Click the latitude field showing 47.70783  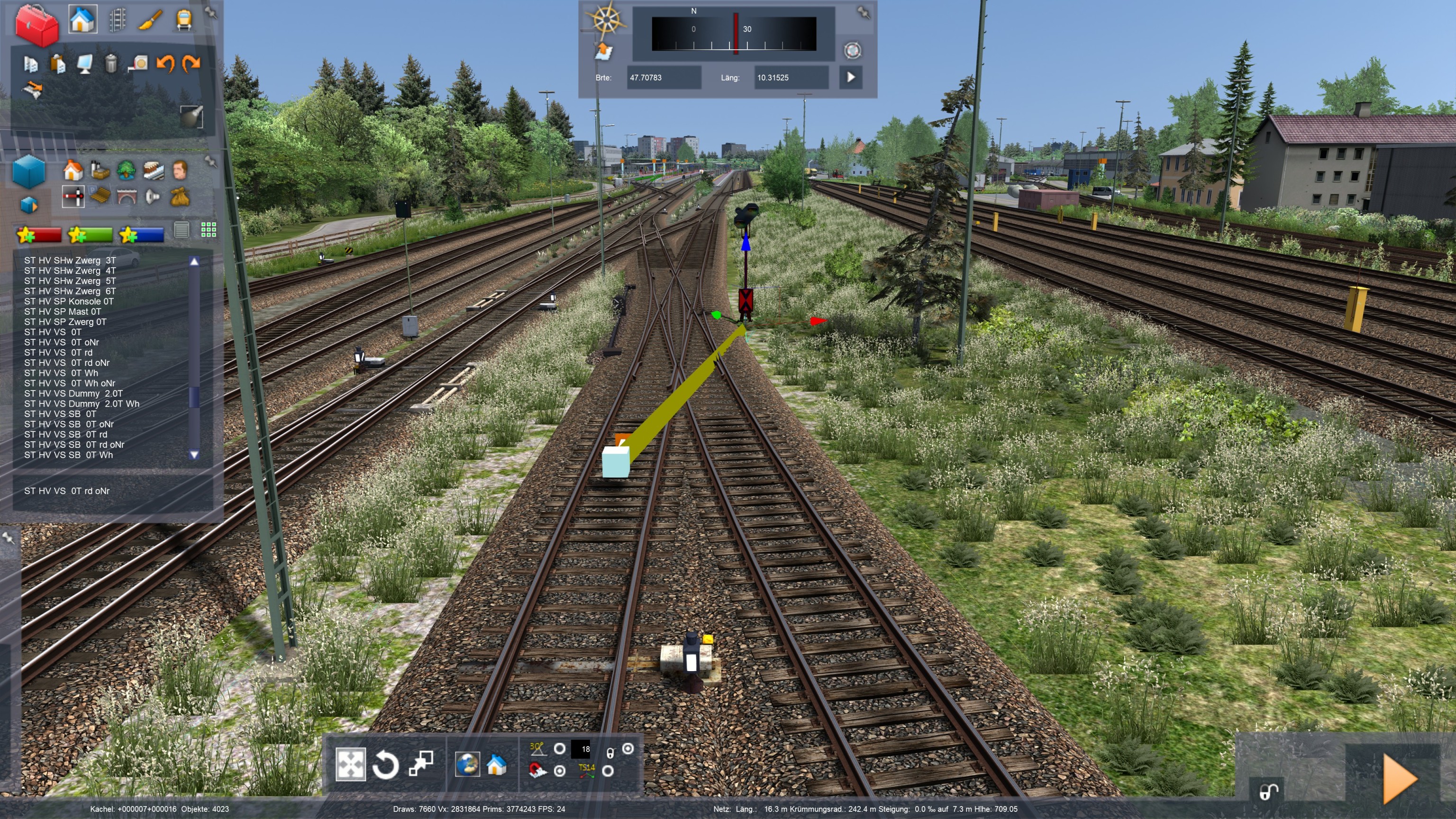pos(664,77)
